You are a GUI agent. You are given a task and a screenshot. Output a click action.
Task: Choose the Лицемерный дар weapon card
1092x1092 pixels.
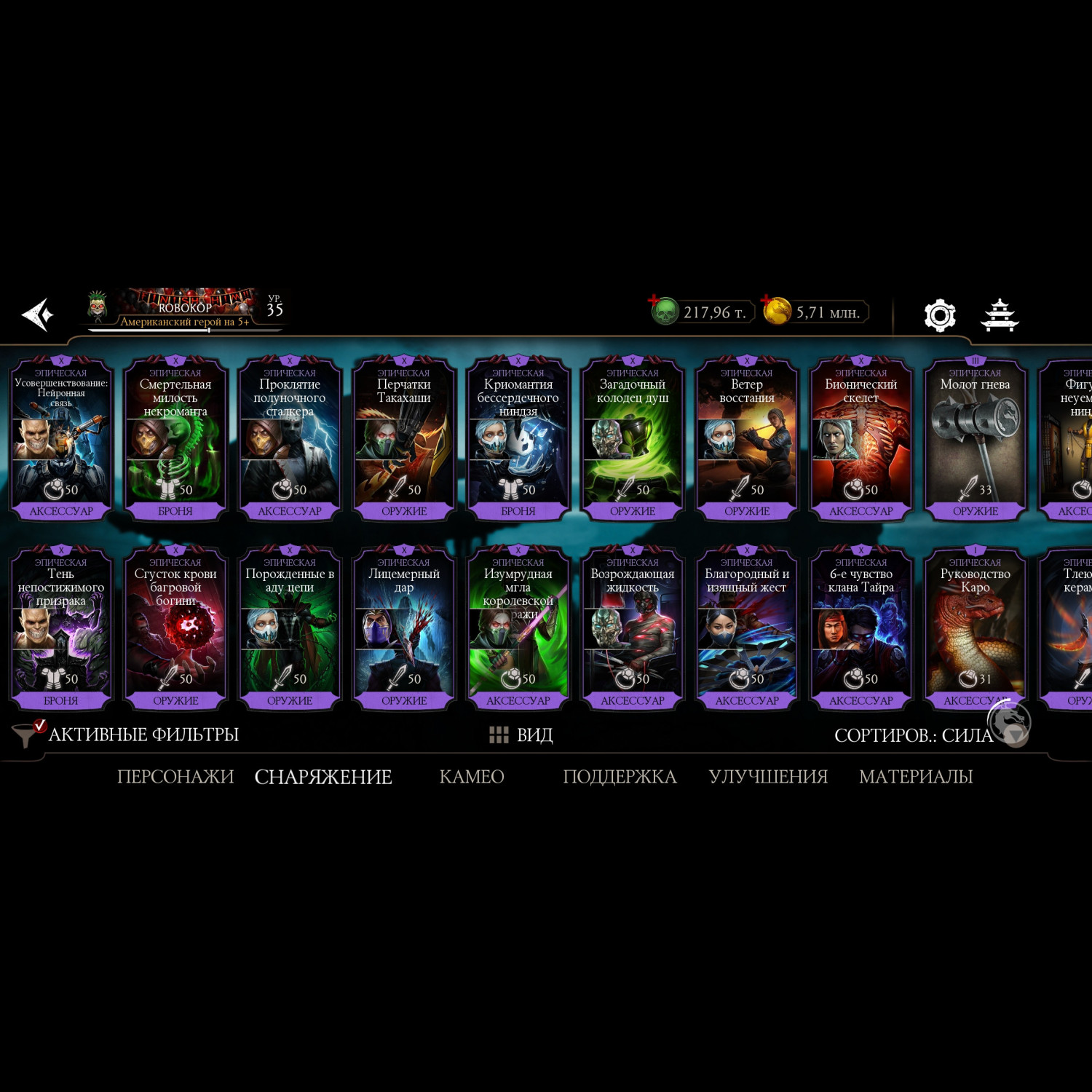404,628
